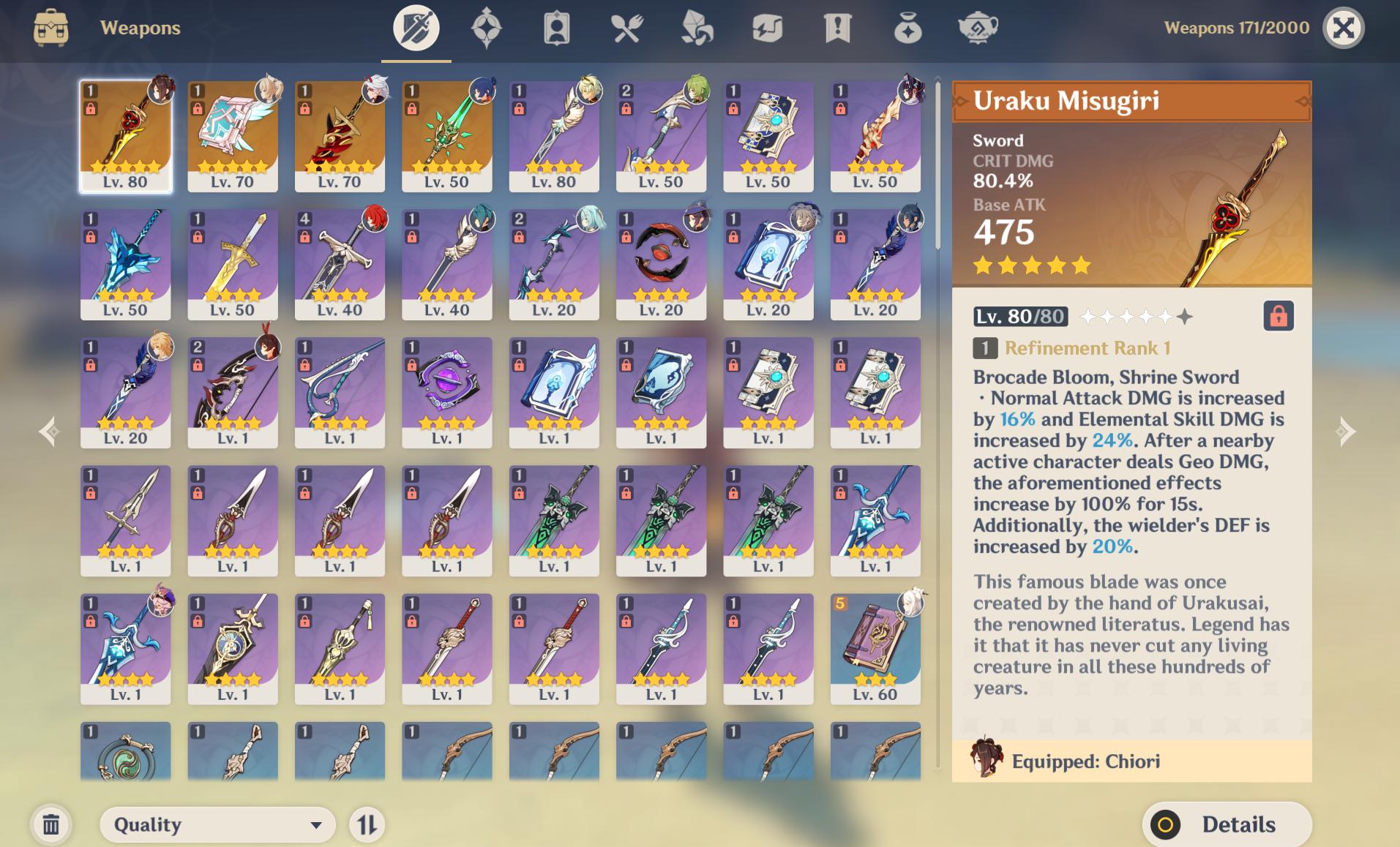
Task: Expand the previous weapon page via left arrow
Action: [x=50, y=432]
